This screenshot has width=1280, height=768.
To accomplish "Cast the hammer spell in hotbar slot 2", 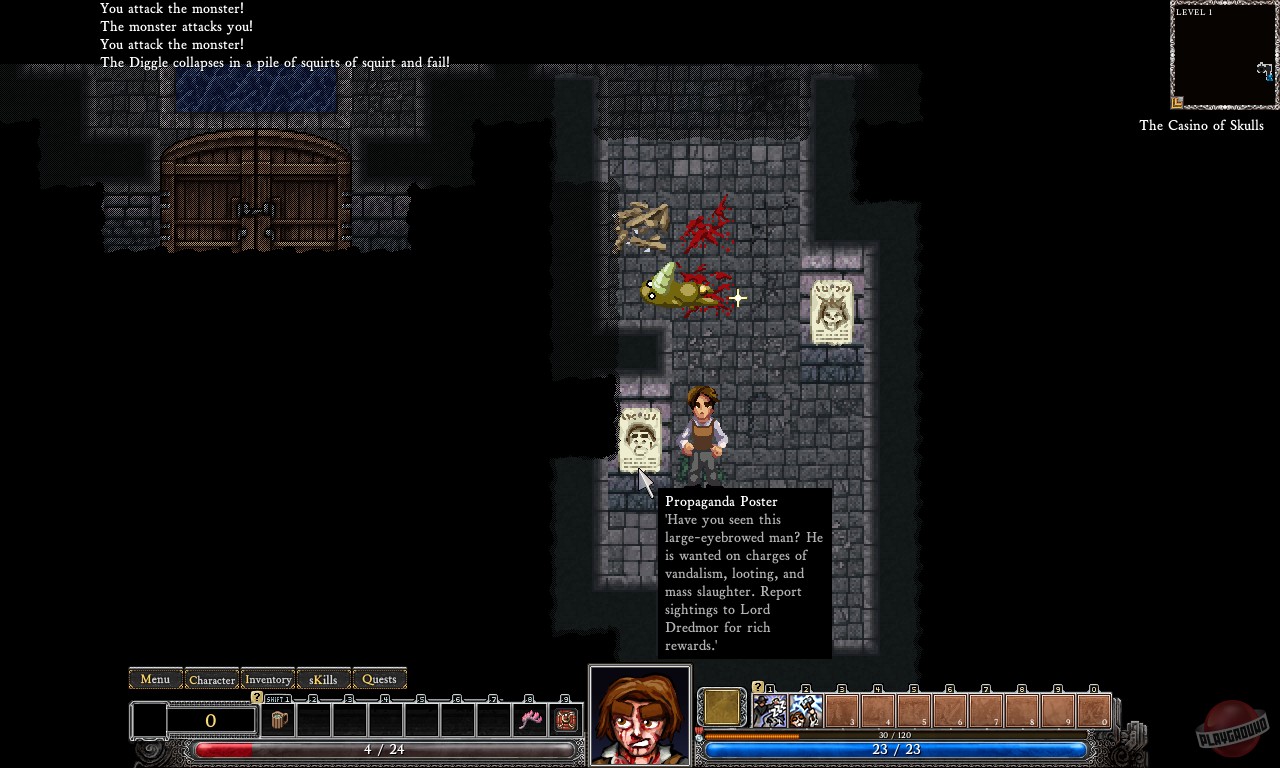I will (x=807, y=708).
